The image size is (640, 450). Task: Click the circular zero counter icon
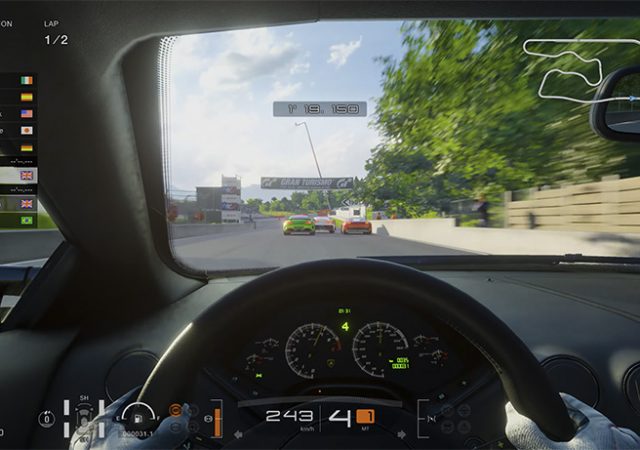tap(47, 418)
